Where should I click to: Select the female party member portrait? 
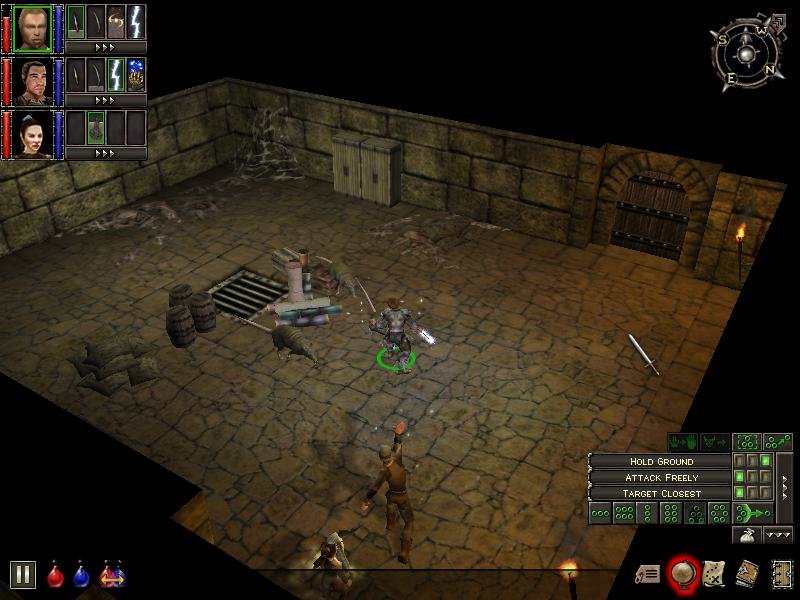coord(32,135)
